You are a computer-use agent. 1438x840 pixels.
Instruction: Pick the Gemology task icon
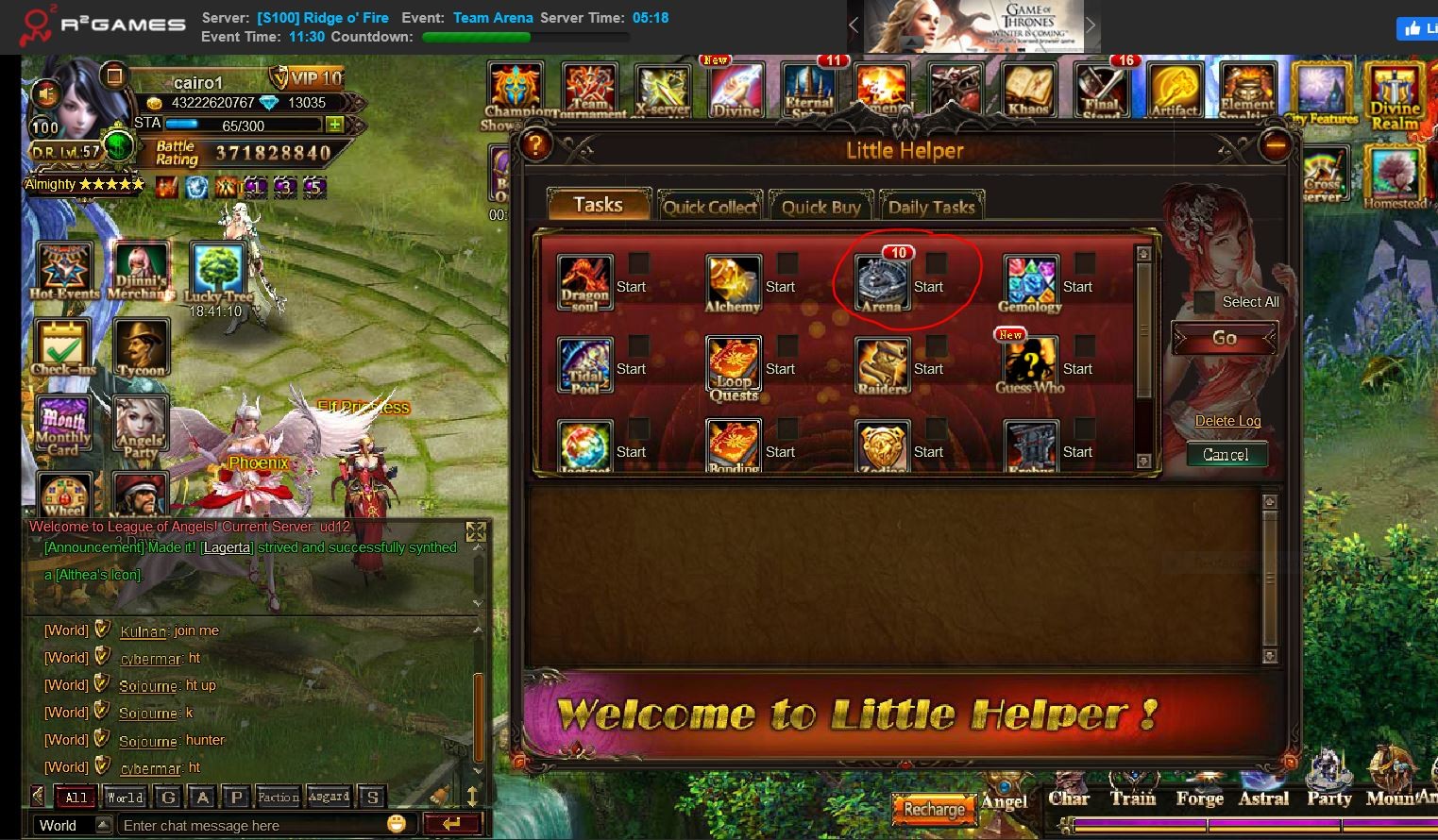1030,282
